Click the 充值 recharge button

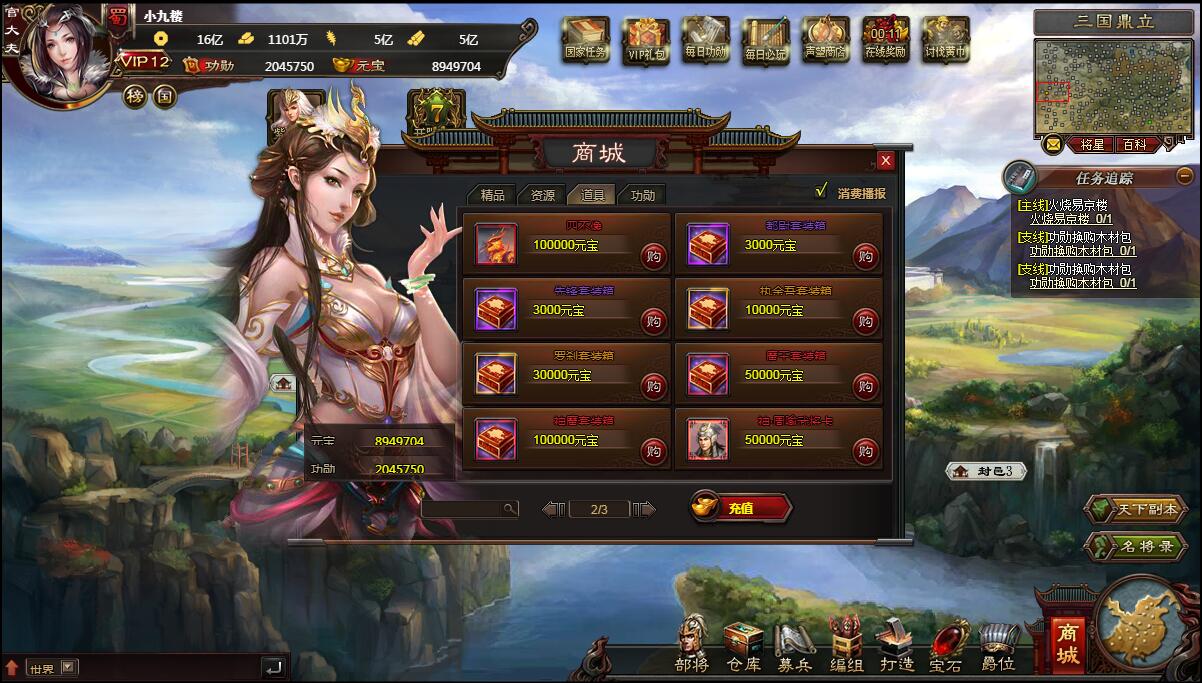[741, 508]
